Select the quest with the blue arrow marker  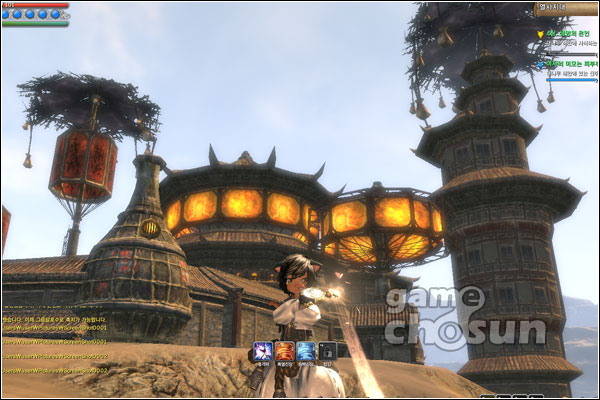coord(566,64)
